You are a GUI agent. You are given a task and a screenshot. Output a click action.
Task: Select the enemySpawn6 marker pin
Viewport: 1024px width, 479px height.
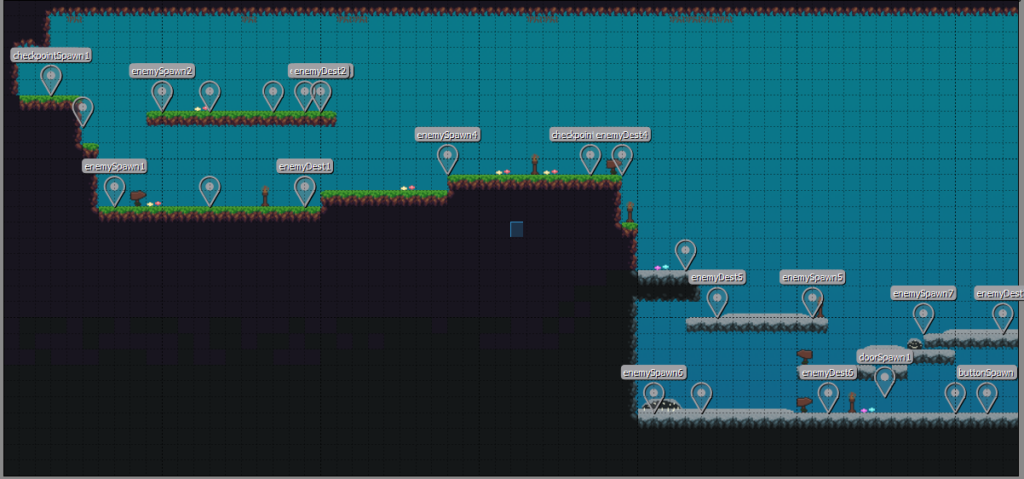click(653, 394)
